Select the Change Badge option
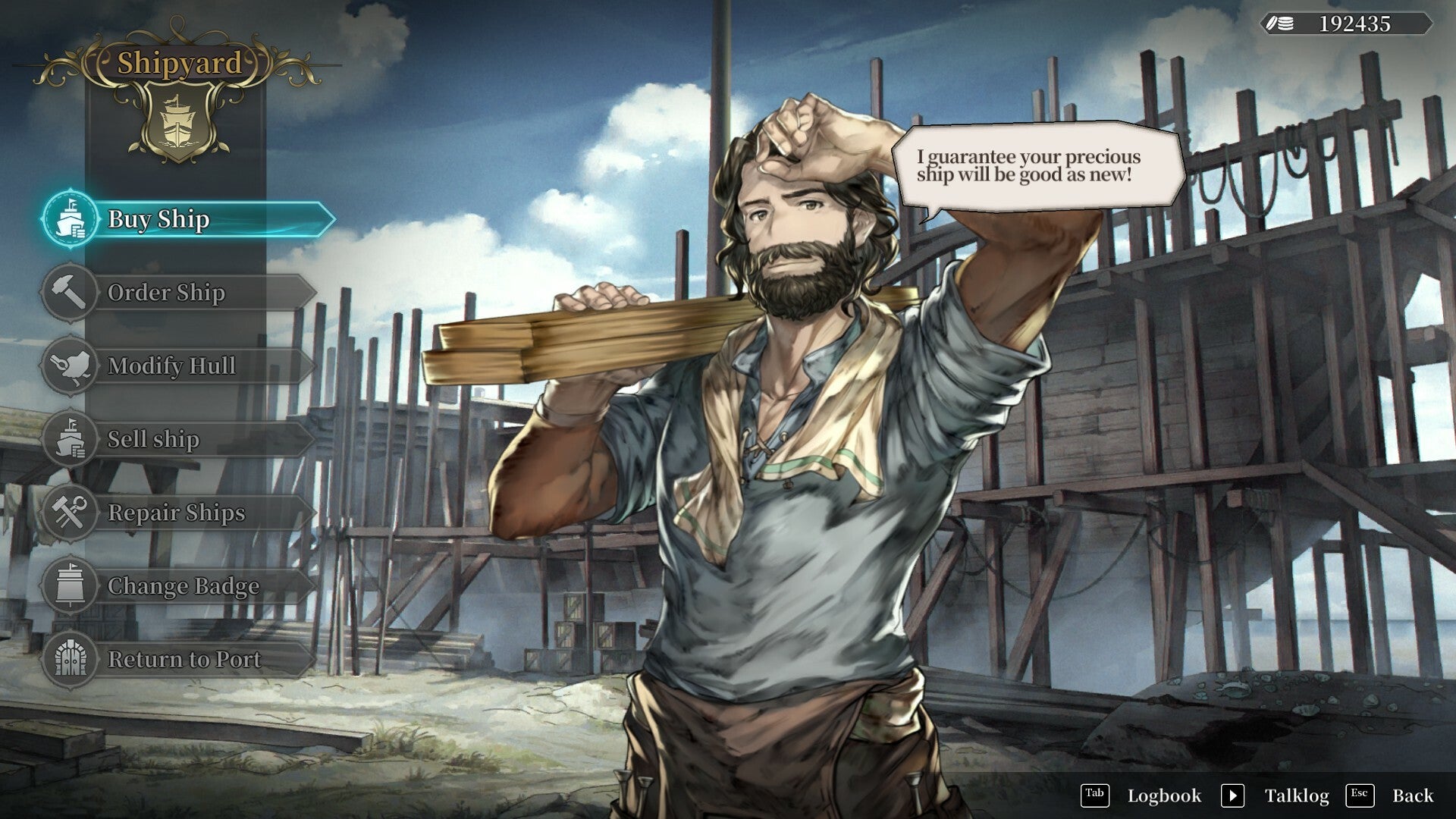Image resolution: width=1456 pixels, height=819 pixels. [x=178, y=587]
